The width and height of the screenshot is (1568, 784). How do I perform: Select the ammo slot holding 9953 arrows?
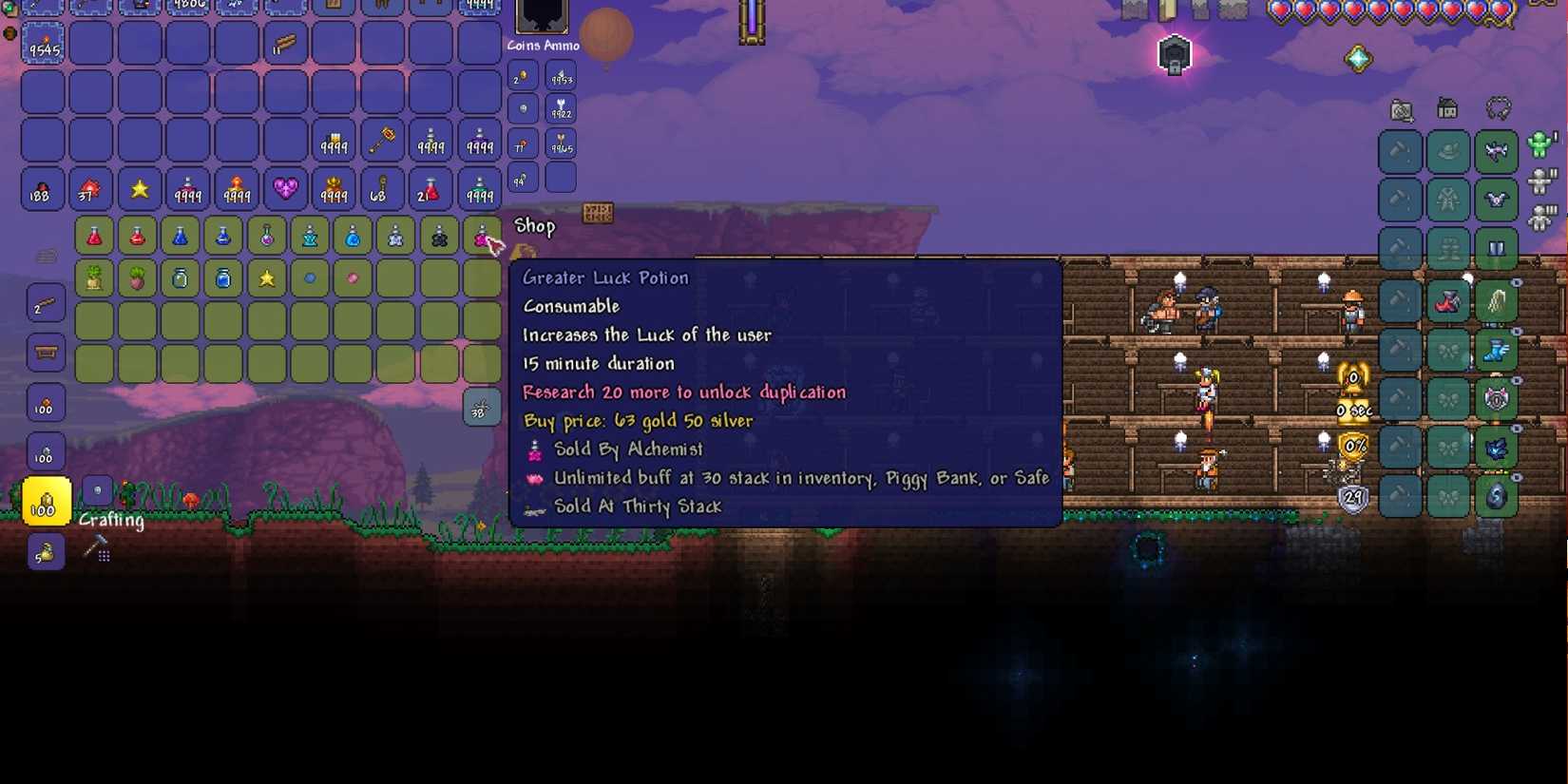[561, 77]
